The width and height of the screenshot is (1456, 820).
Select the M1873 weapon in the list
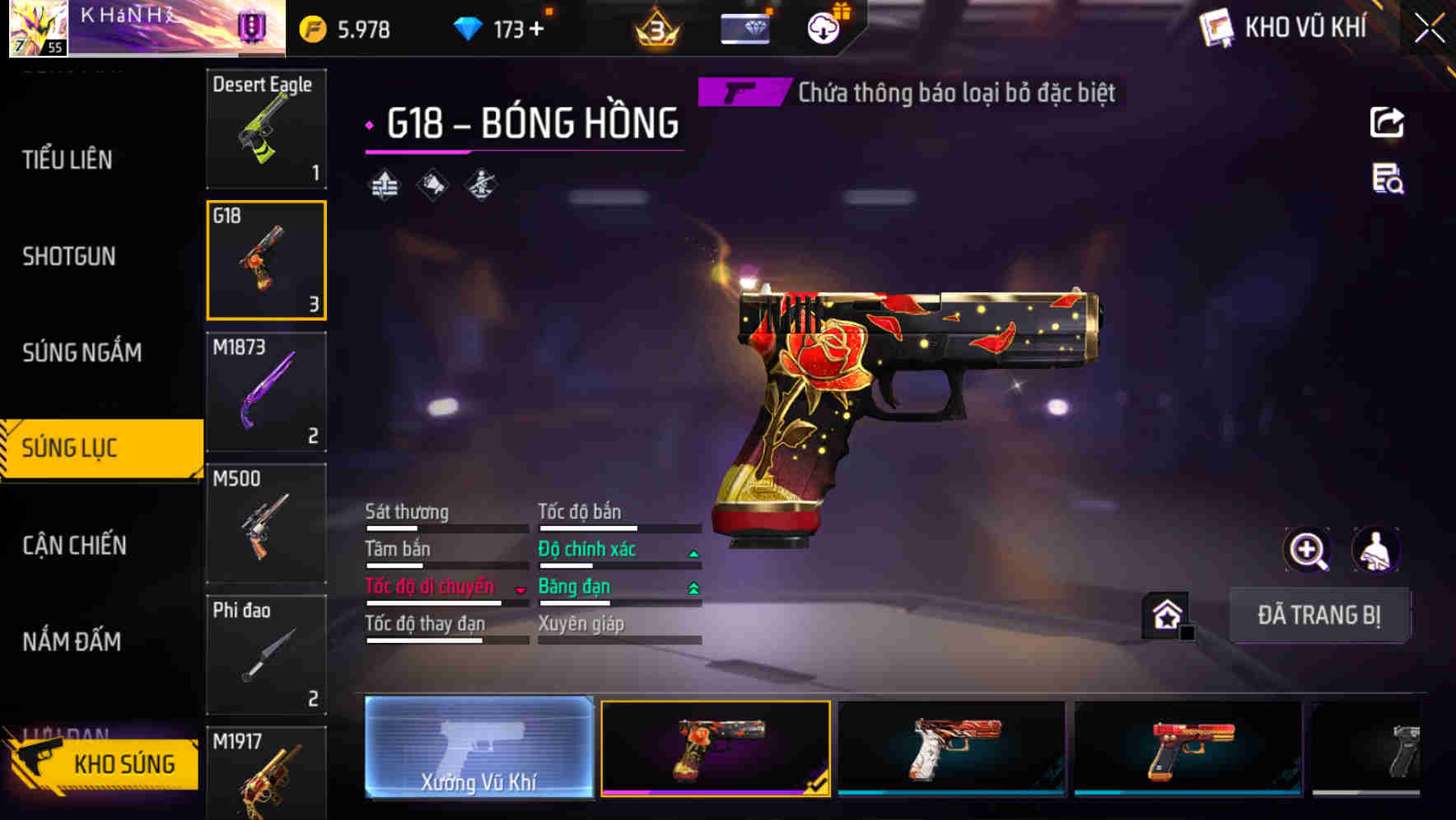pyautogui.click(x=266, y=393)
